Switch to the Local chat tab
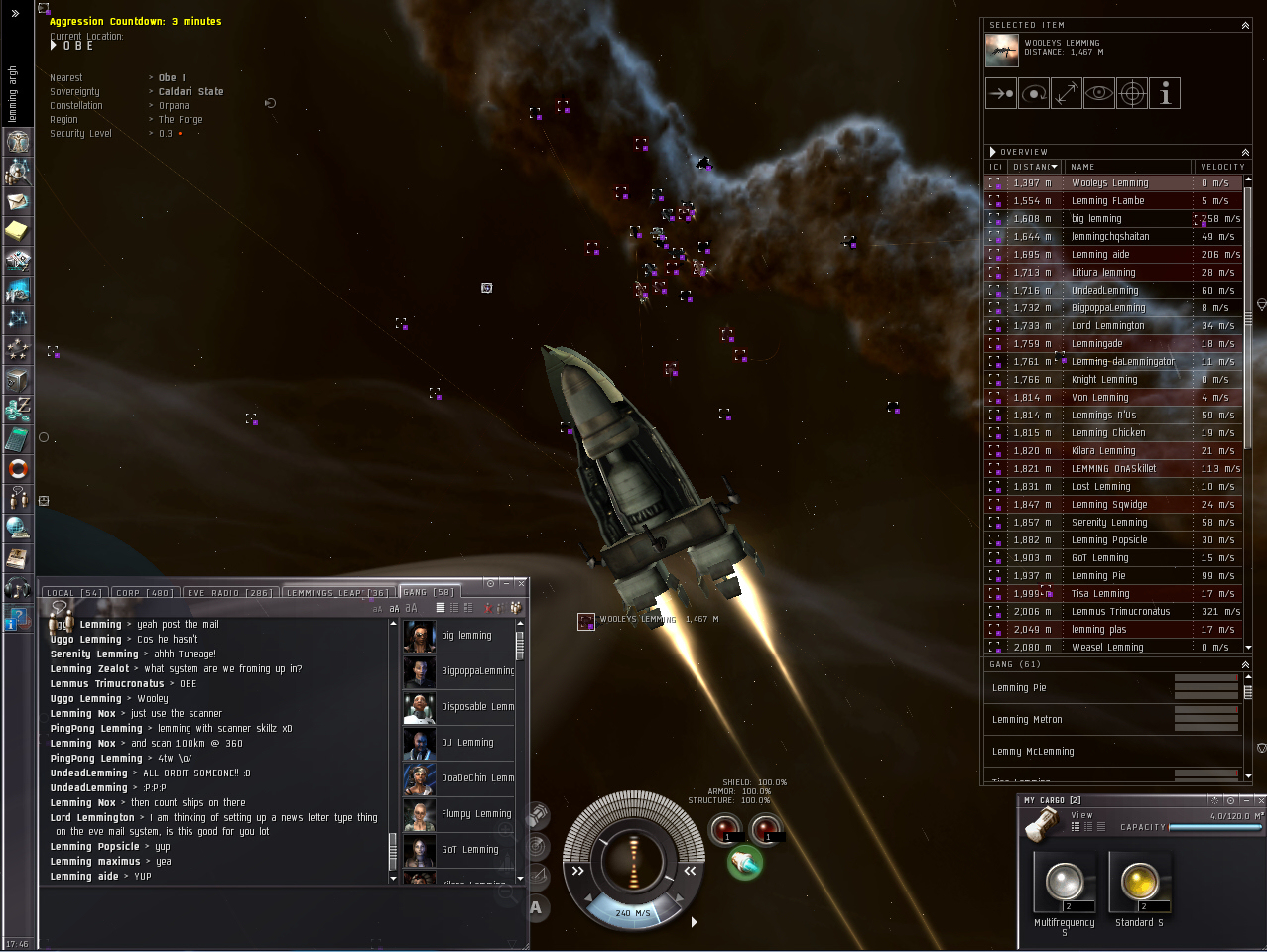This screenshot has width=1267, height=952. [73, 593]
